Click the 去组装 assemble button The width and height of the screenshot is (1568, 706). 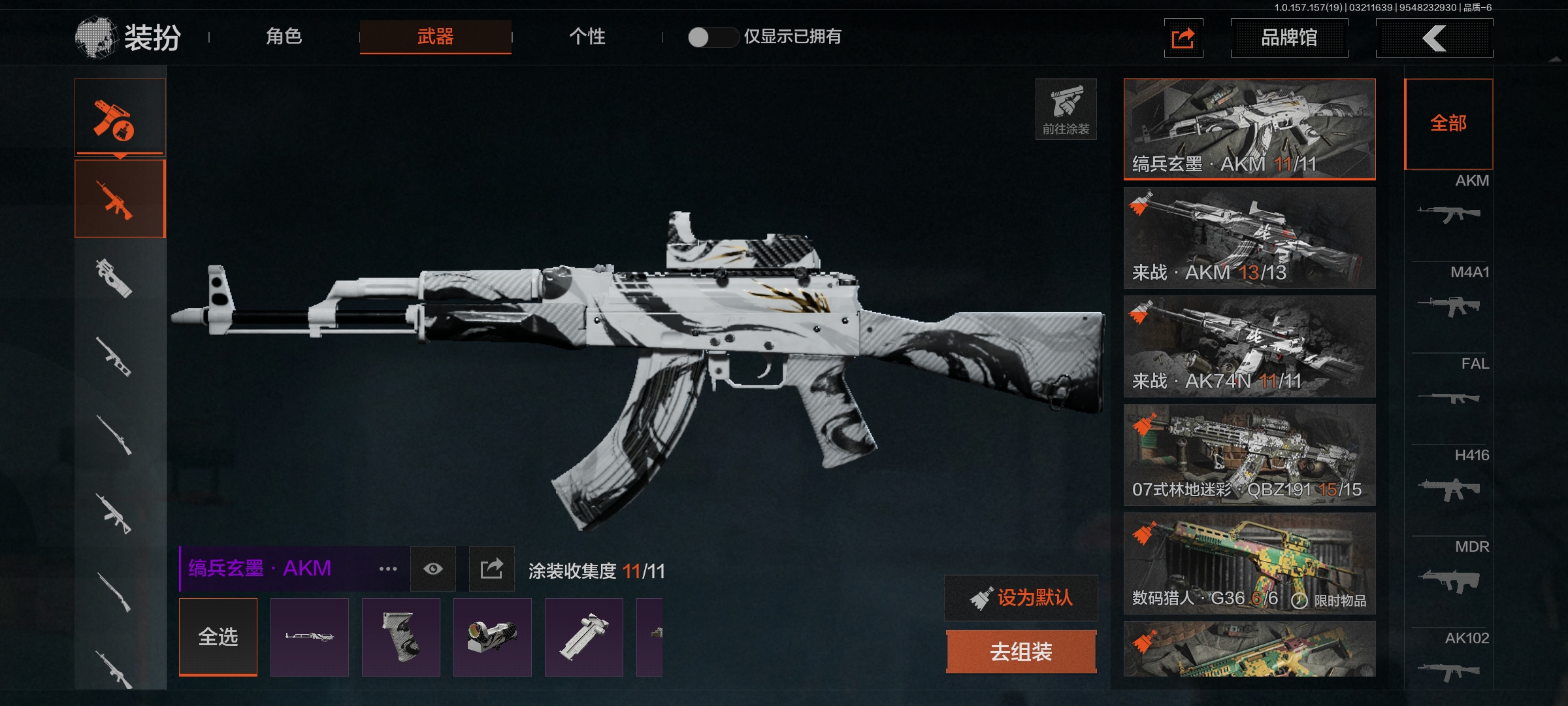pyautogui.click(x=1021, y=651)
